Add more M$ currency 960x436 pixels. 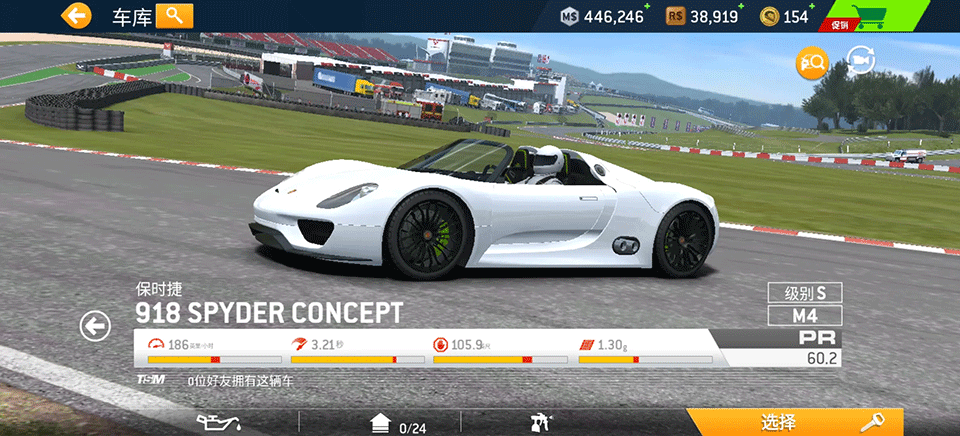646,8
